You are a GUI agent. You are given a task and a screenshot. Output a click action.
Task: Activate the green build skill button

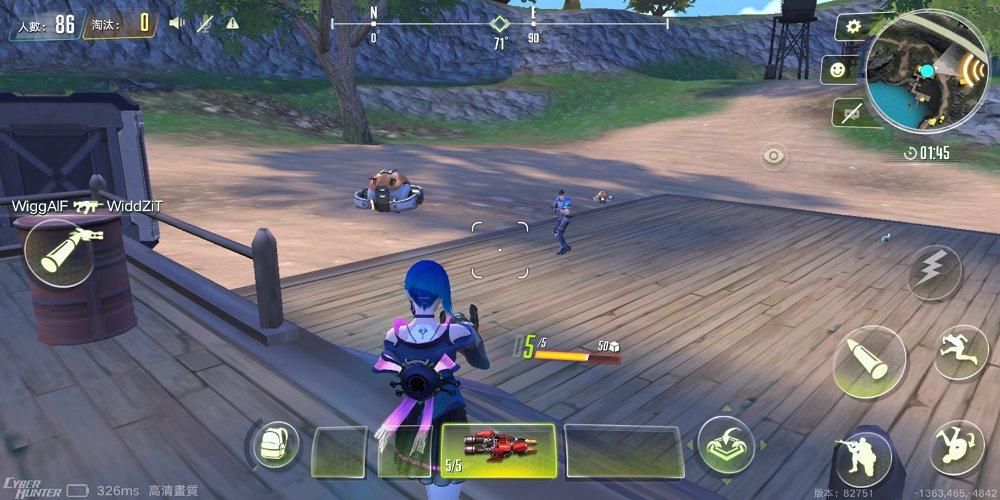pos(726,444)
